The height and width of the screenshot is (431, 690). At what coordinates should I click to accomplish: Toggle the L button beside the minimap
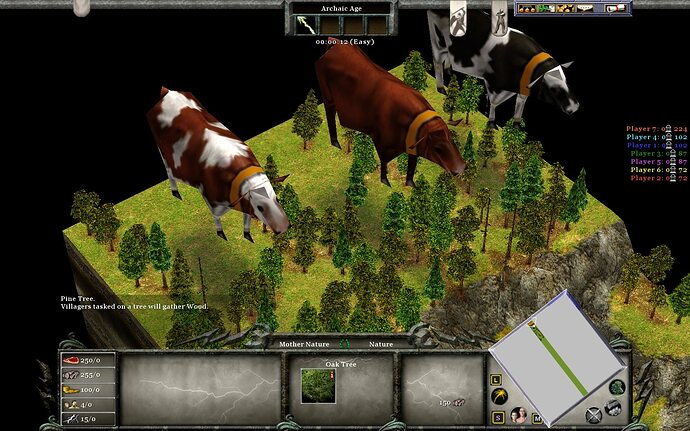(497, 380)
